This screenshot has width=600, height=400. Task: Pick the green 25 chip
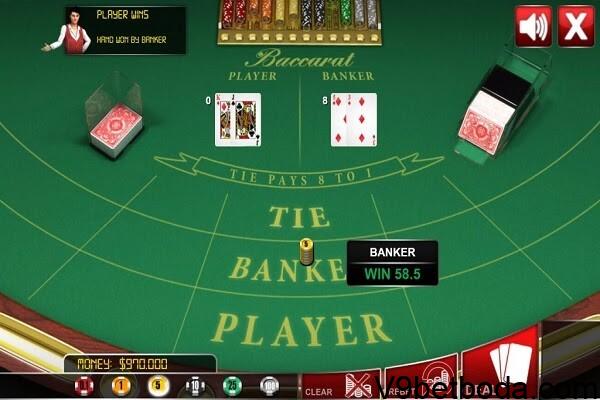(232, 385)
